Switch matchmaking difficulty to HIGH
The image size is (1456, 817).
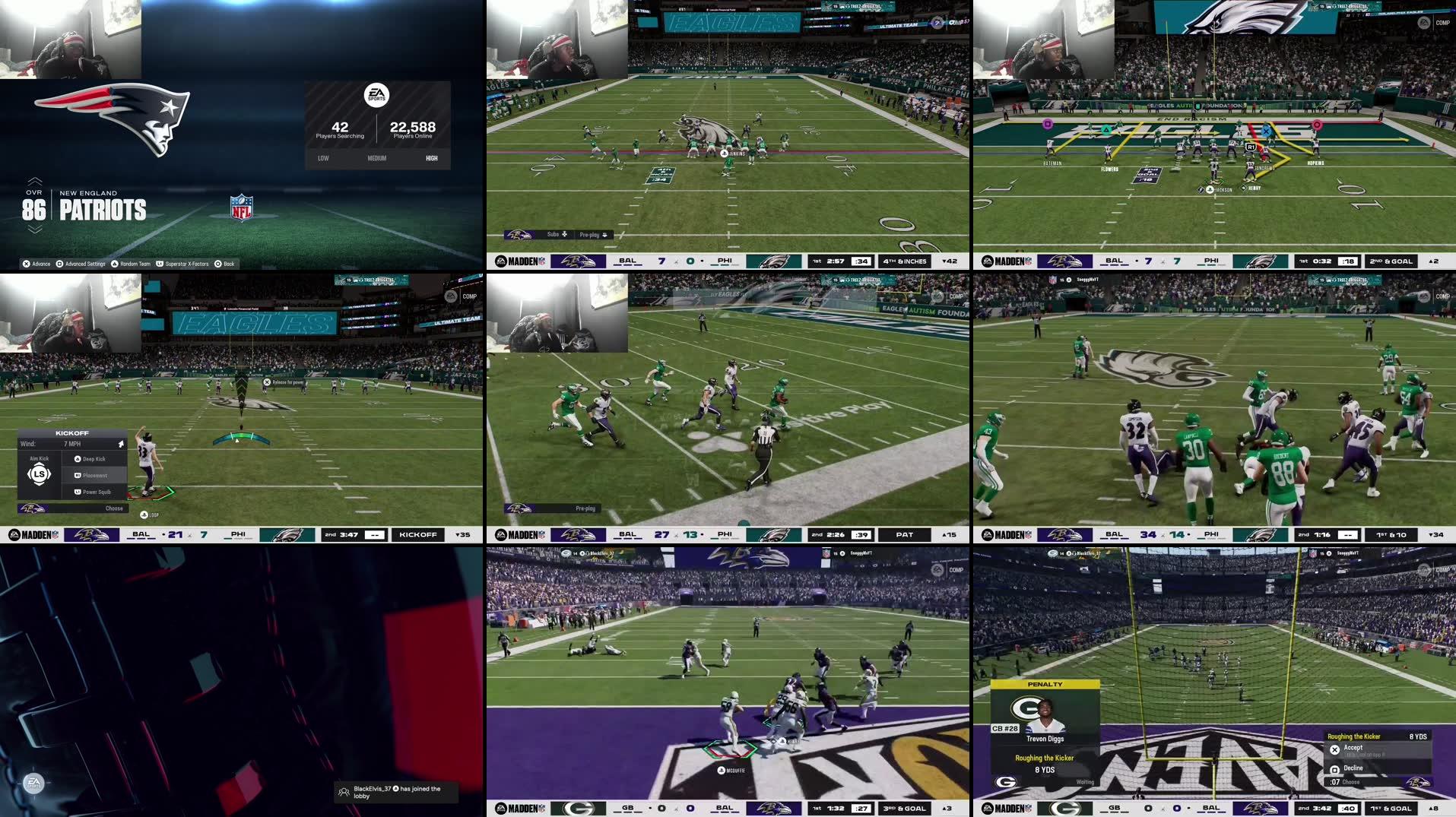430,158
